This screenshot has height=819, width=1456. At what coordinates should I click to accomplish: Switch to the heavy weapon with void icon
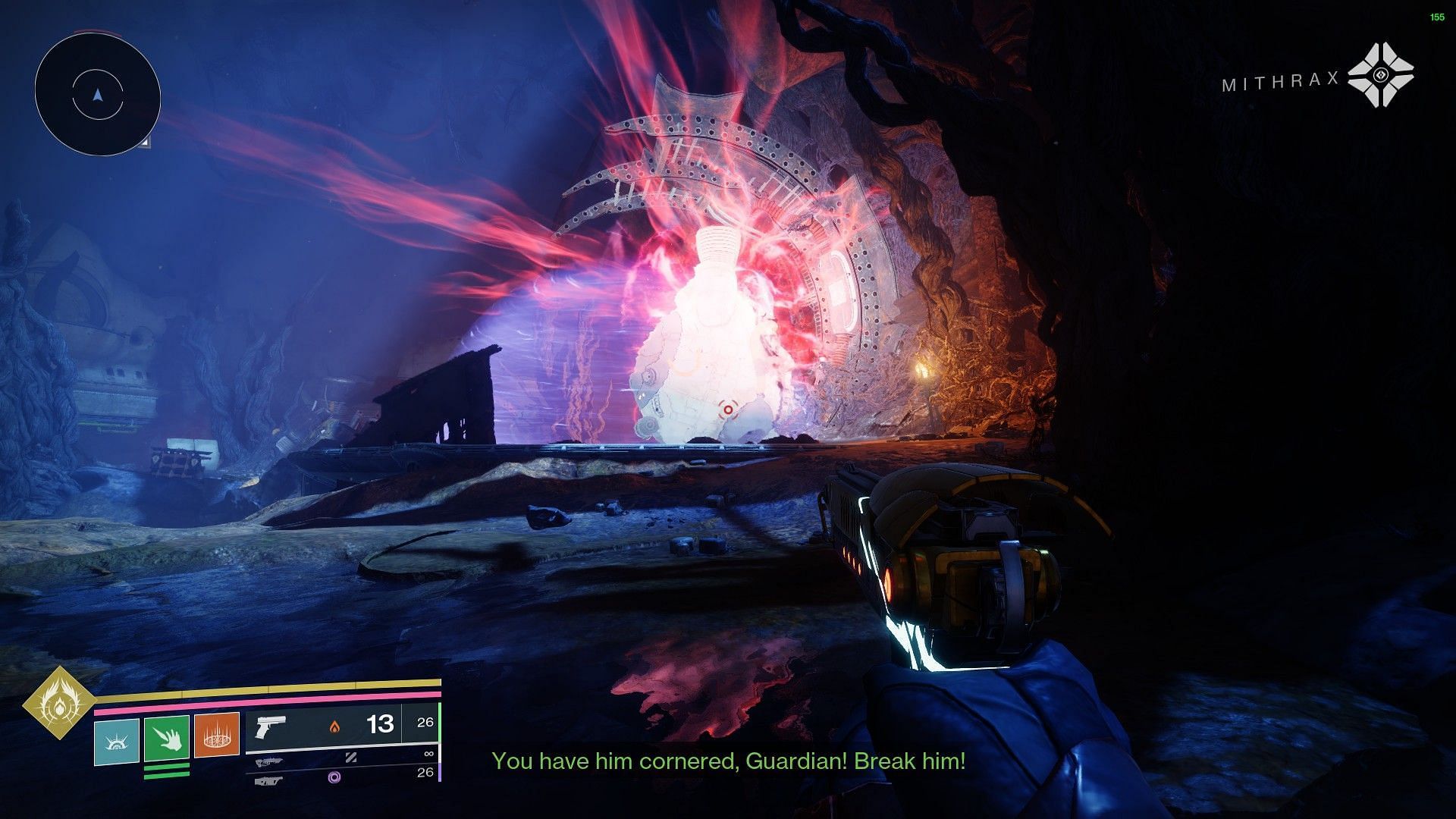[x=341, y=777]
